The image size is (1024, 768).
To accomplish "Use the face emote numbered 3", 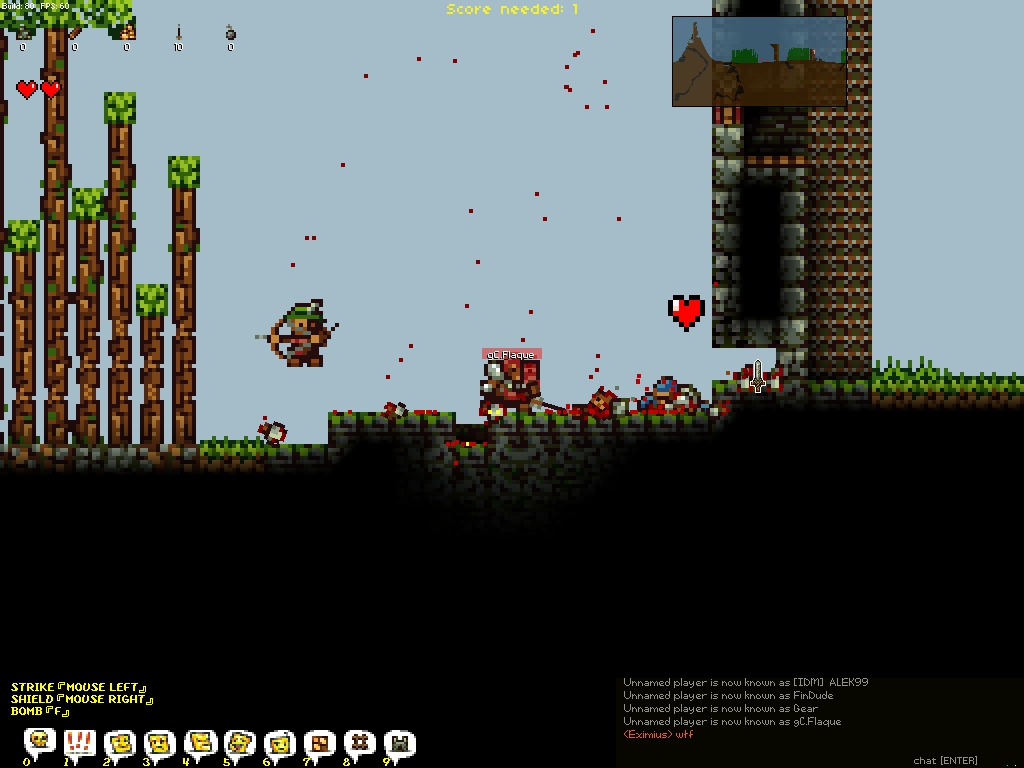I will tap(160, 742).
